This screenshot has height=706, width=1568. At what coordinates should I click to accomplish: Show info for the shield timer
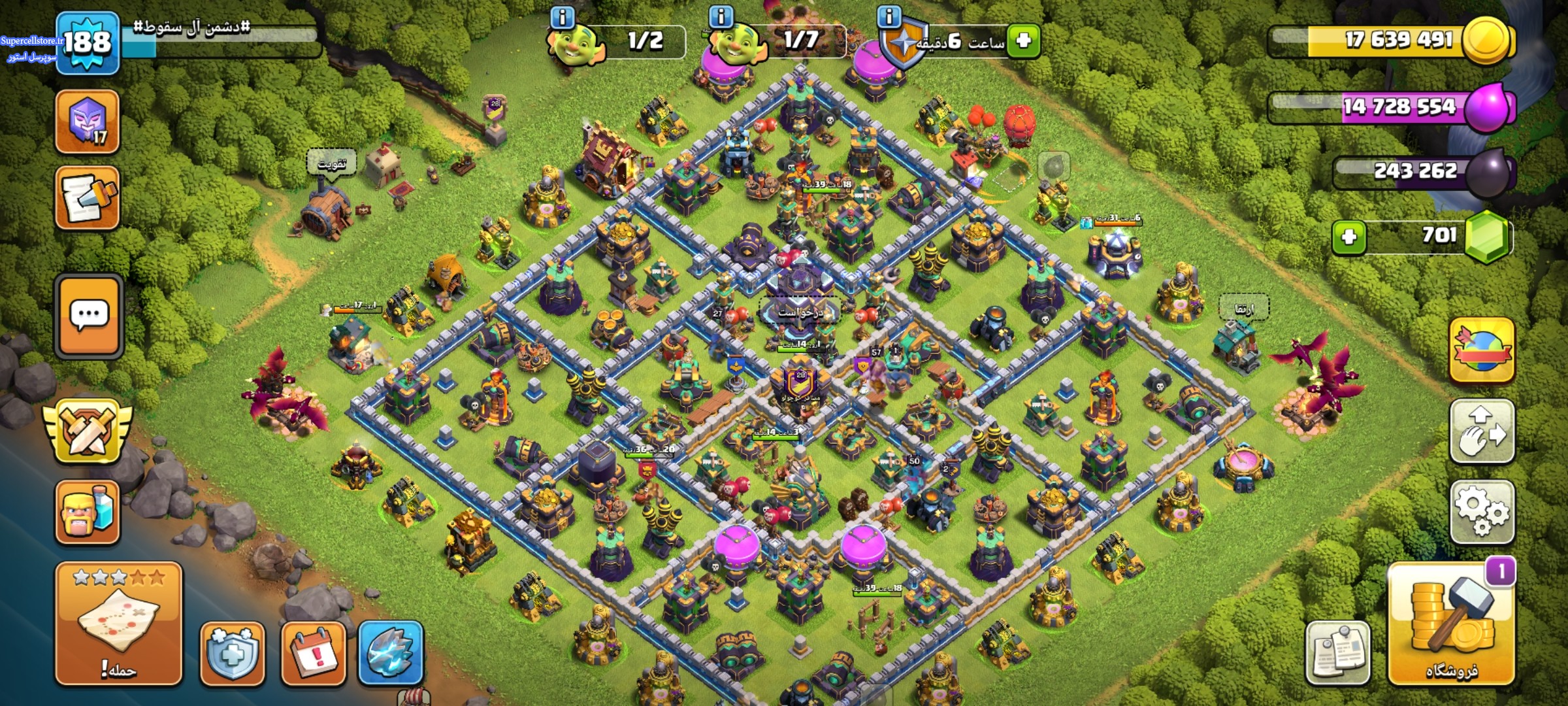[x=889, y=17]
